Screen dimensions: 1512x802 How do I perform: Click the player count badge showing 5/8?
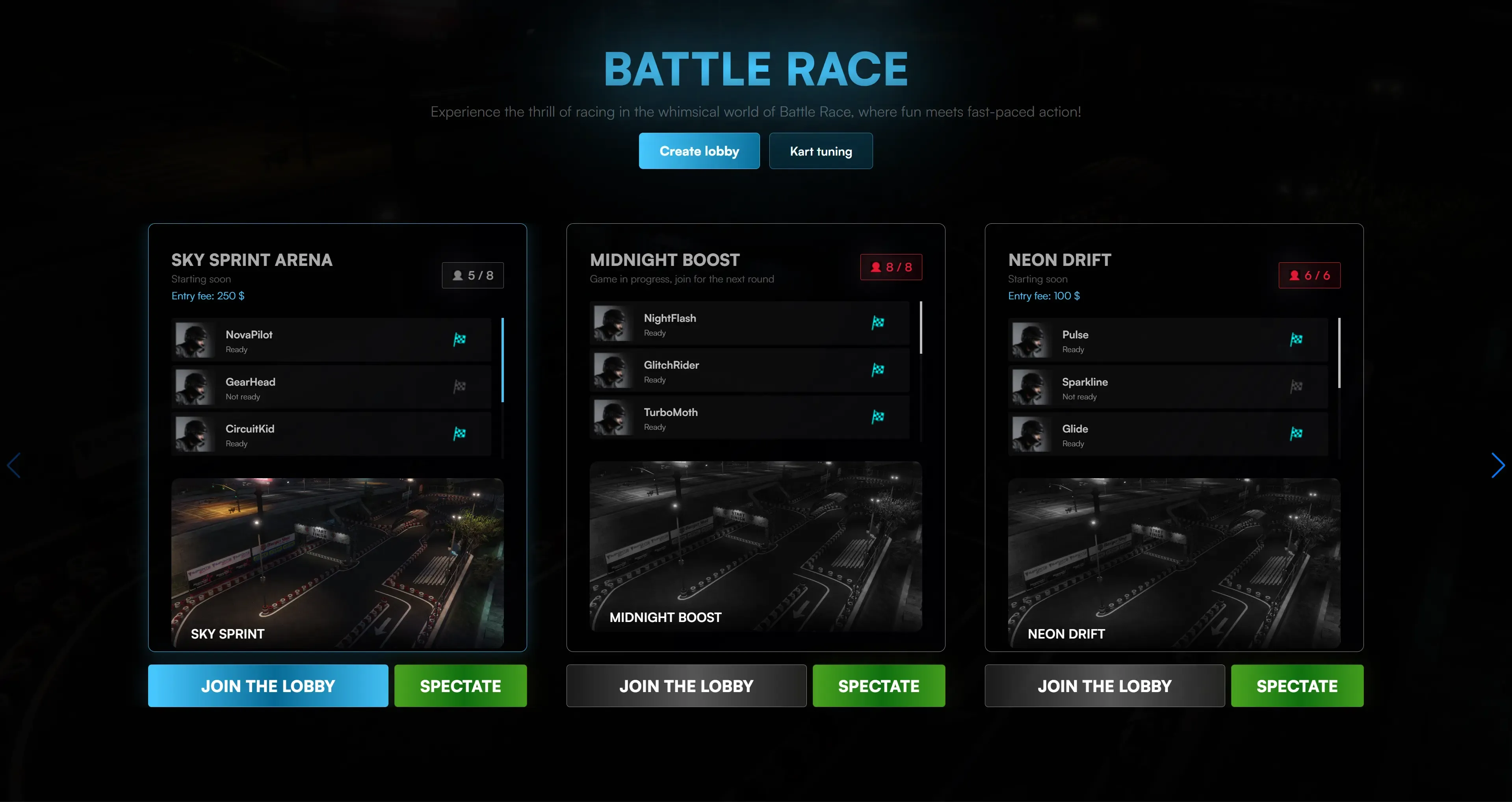(x=473, y=275)
